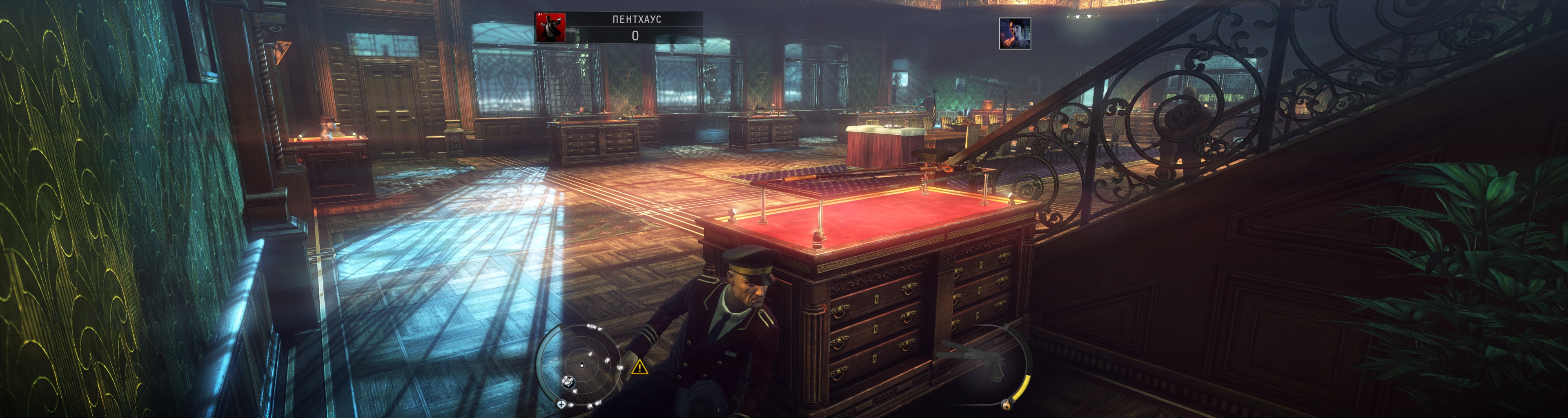Open the target woman's portrait
Screen dimensions: 1568x418
click(1015, 33)
